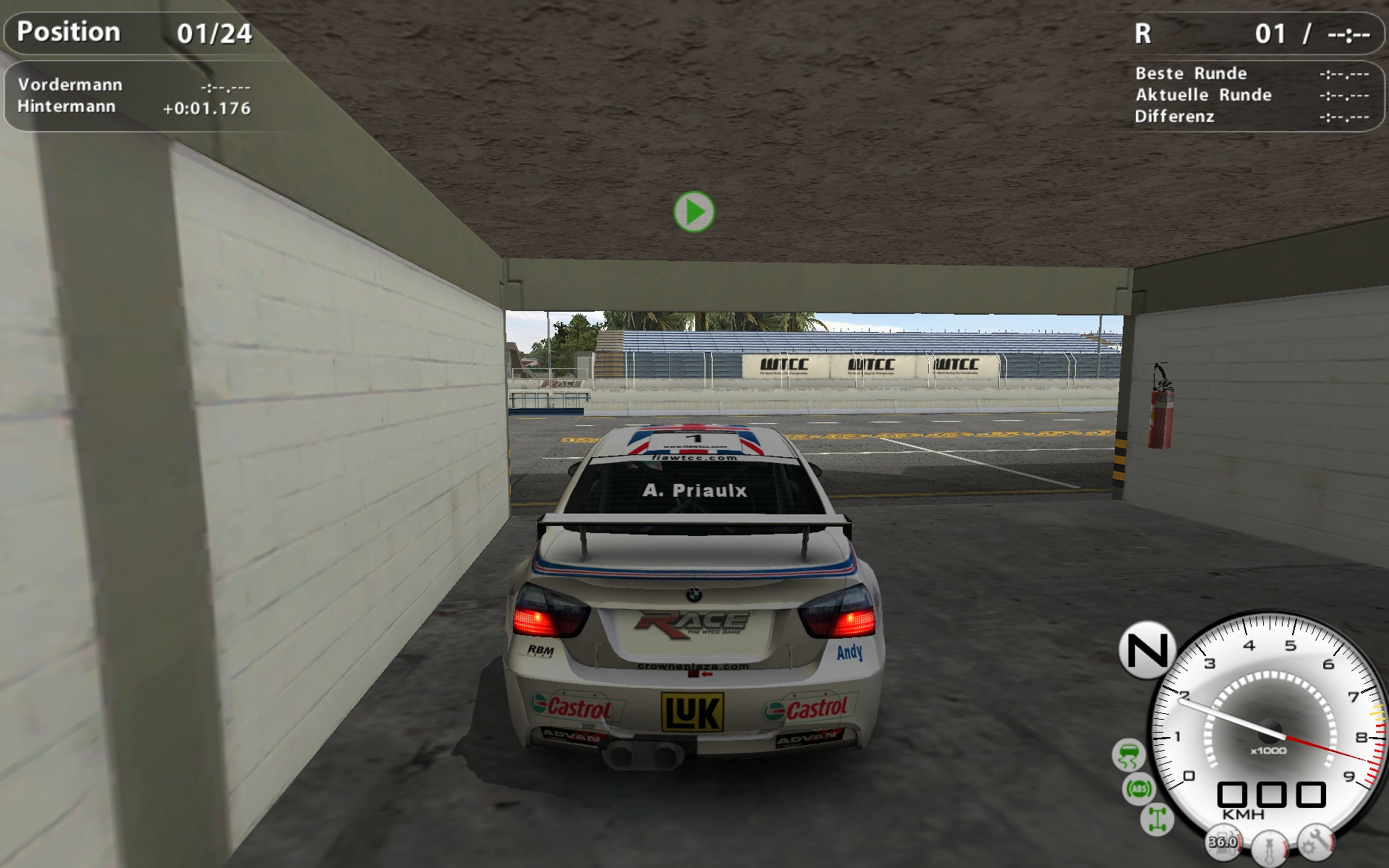Toggle the green ABS indicator
This screenshot has height=868, width=1389.
click(x=1139, y=788)
